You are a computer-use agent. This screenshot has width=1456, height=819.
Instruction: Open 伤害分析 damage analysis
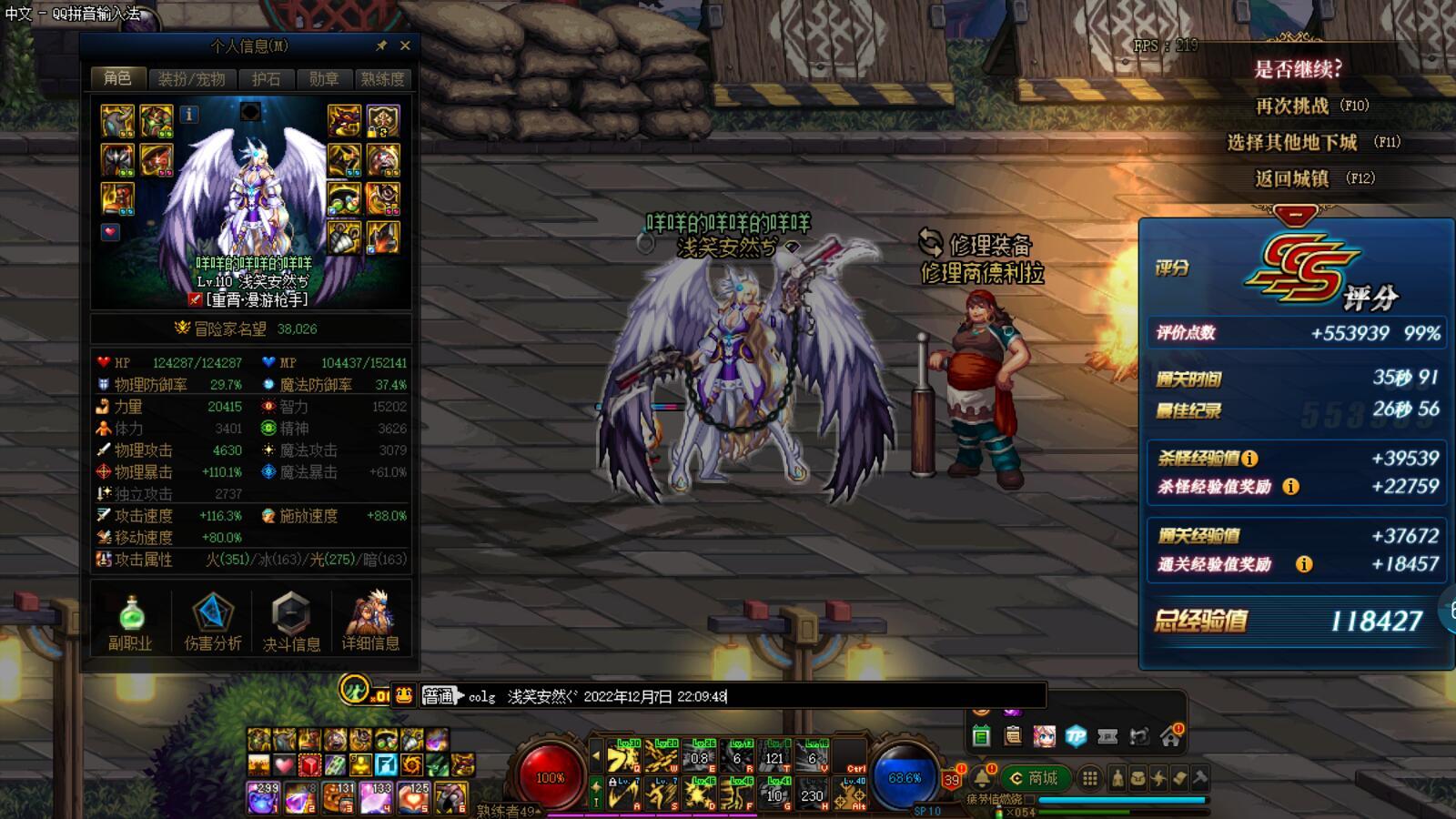[213, 622]
